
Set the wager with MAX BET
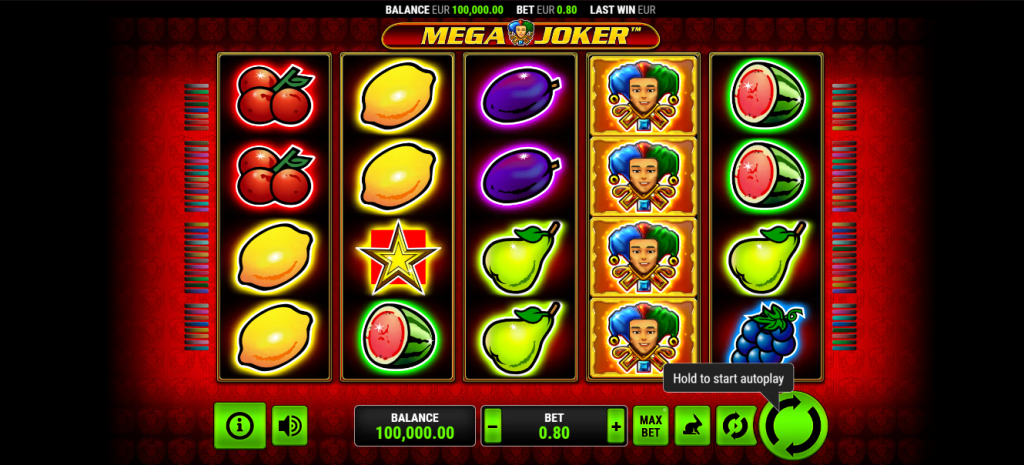[650, 426]
